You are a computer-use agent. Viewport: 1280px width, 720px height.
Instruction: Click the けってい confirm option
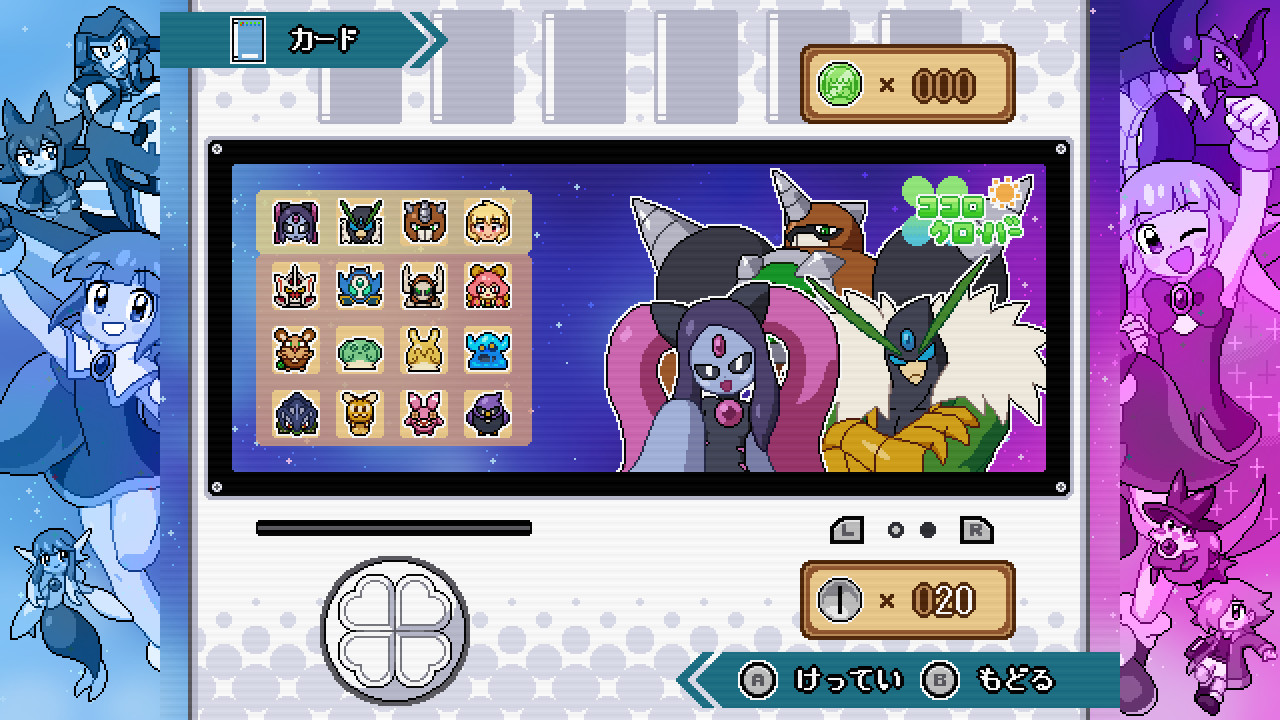tap(828, 681)
